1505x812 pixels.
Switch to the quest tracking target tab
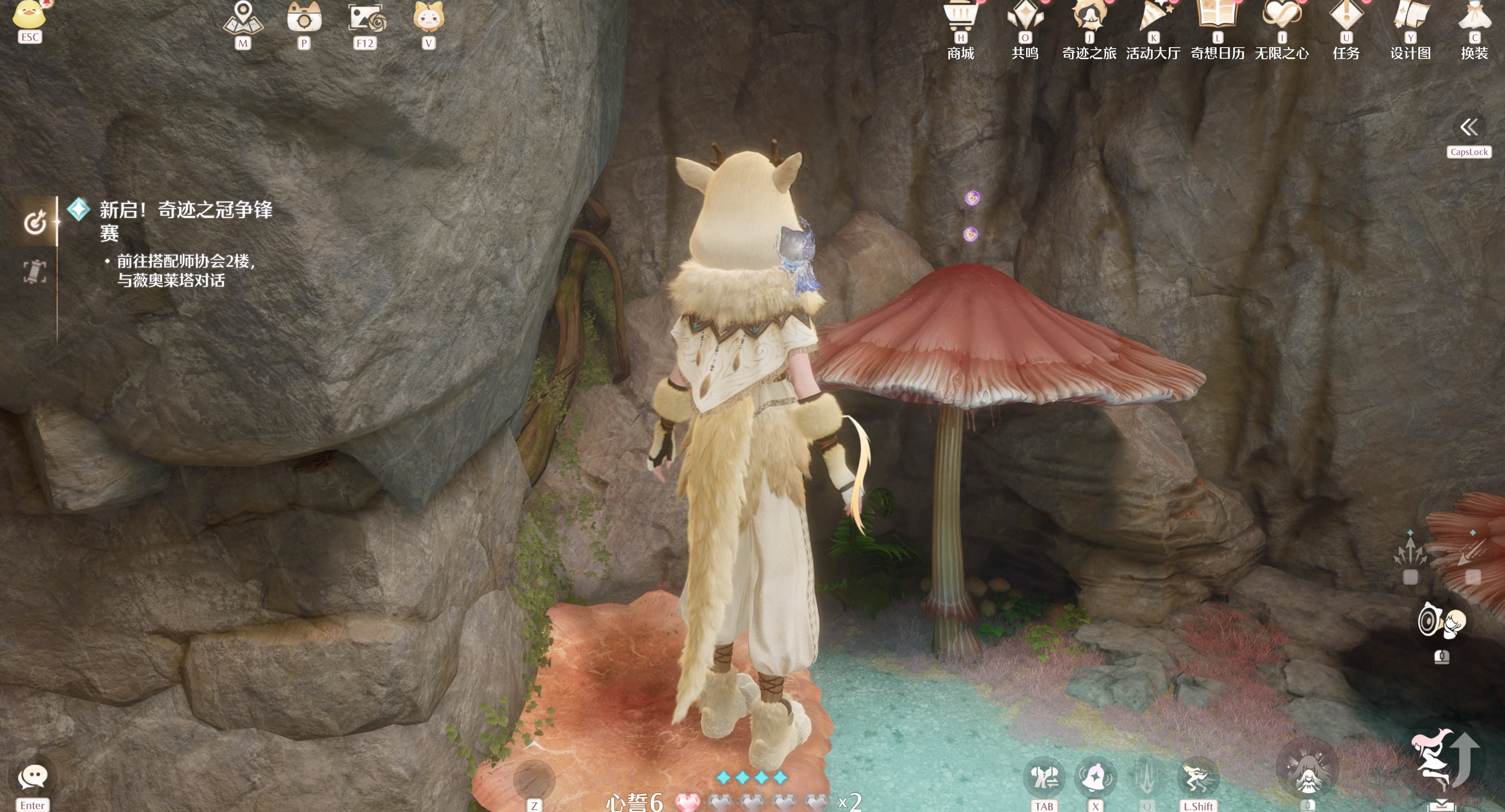(35, 222)
